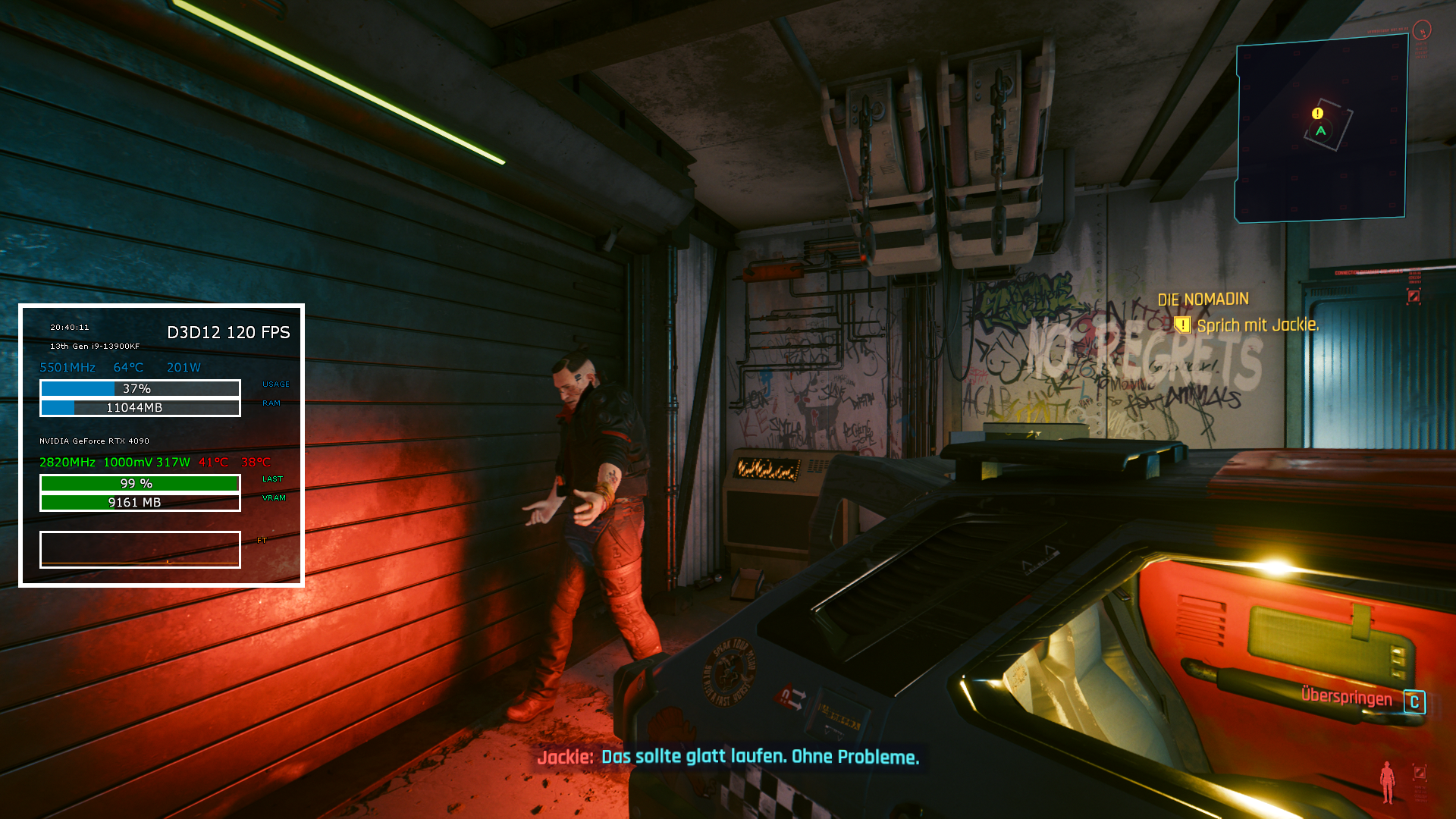The height and width of the screenshot is (819, 1456).
Task: Click the green GPU load 99% bar
Action: click(x=140, y=482)
